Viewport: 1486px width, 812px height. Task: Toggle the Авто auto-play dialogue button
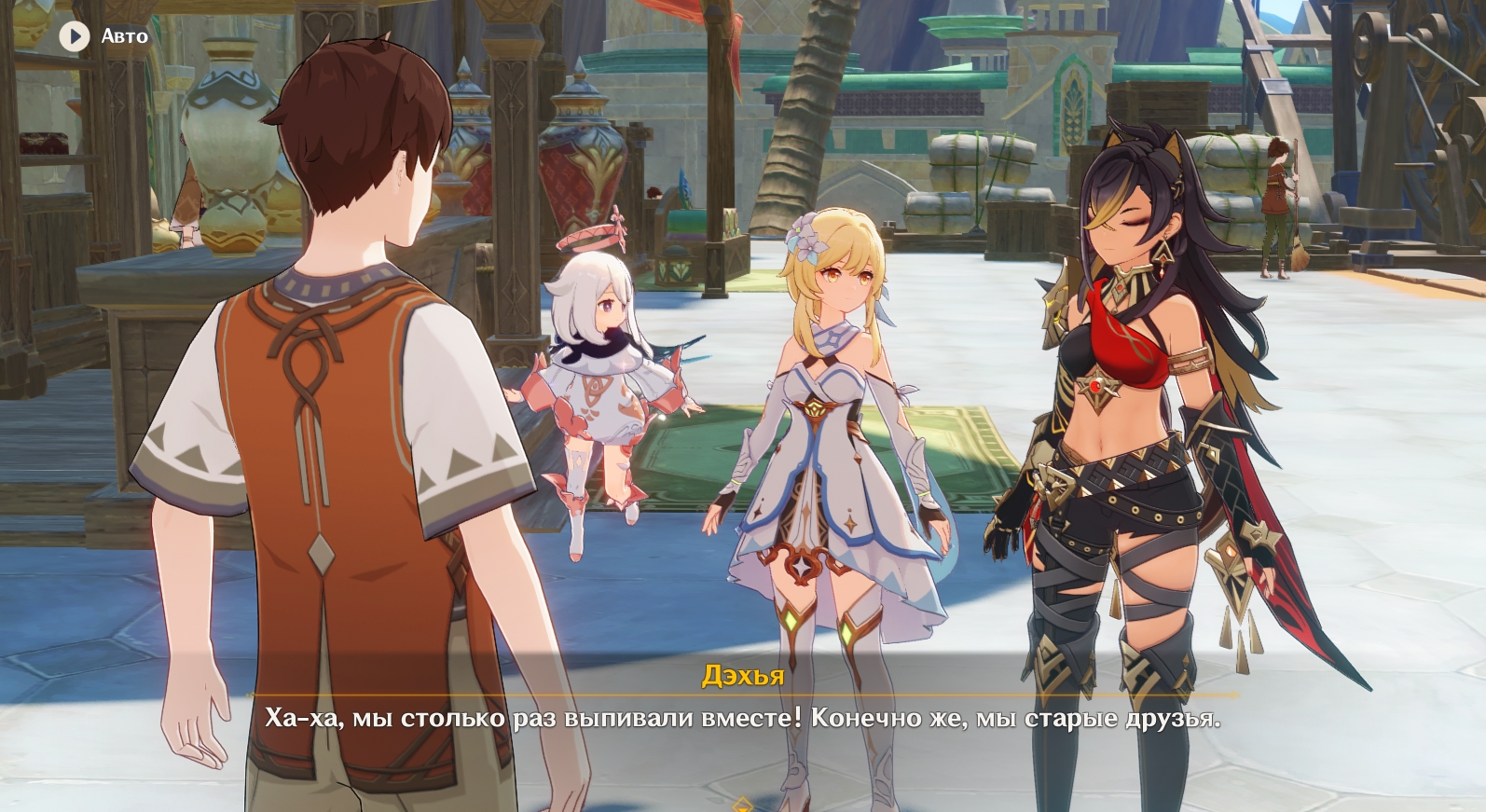point(75,36)
